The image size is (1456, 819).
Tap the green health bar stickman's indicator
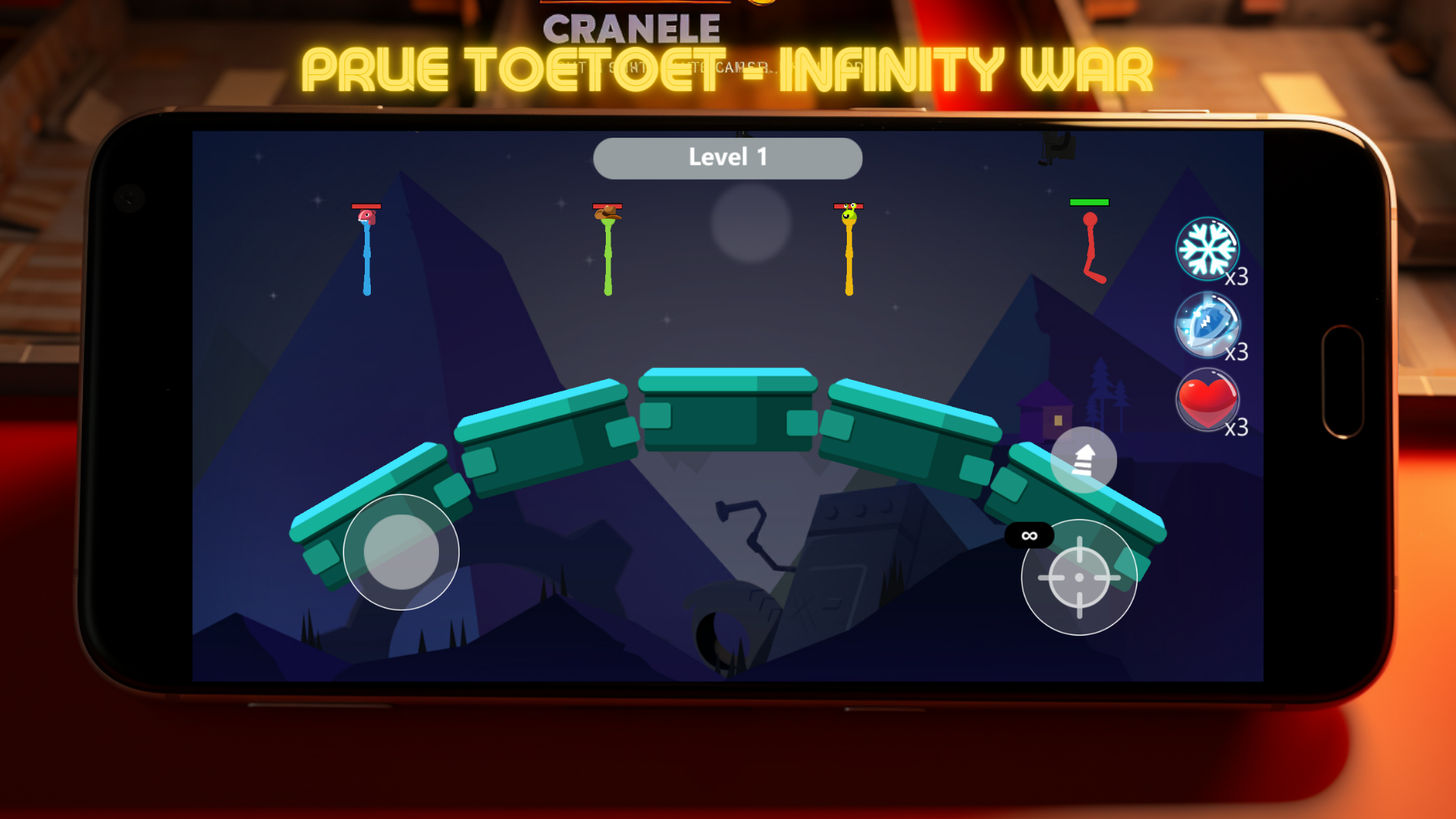(x=1090, y=202)
